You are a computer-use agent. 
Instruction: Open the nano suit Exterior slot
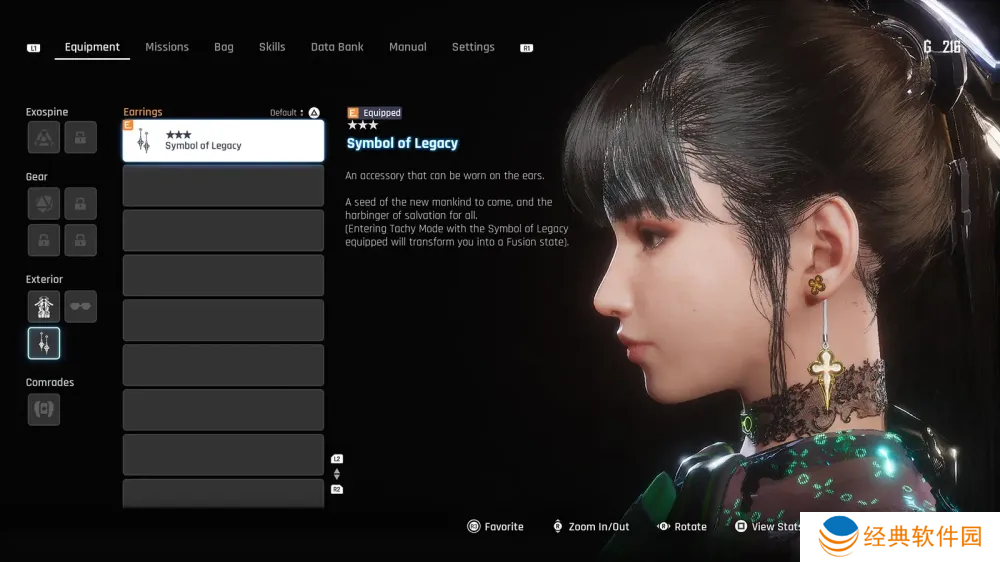point(44,306)
